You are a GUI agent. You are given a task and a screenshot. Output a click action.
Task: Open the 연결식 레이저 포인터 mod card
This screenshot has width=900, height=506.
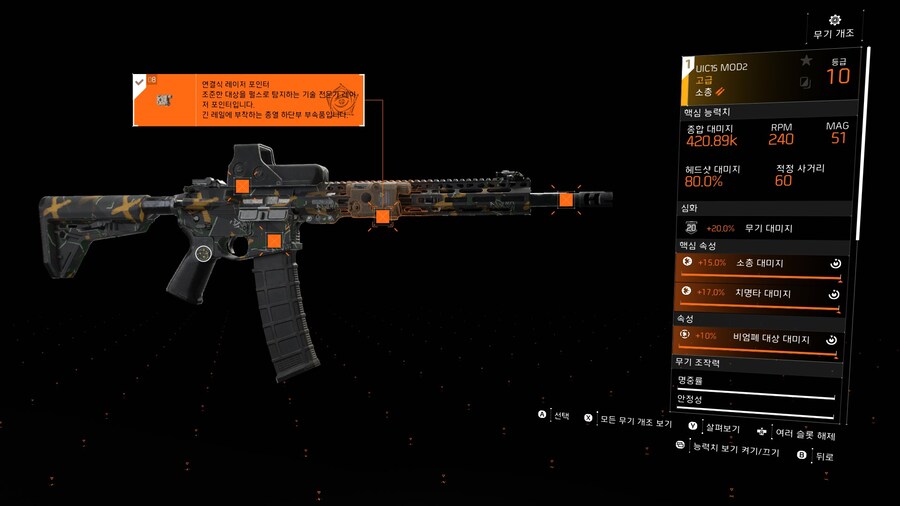248,100
